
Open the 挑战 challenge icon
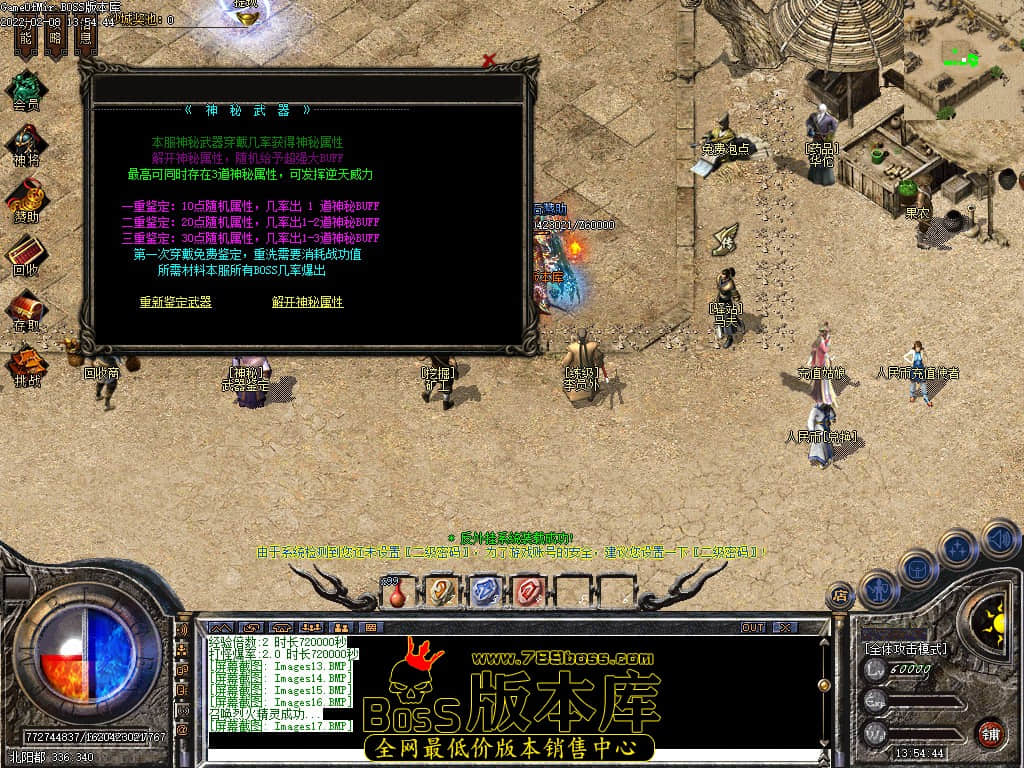26,365
